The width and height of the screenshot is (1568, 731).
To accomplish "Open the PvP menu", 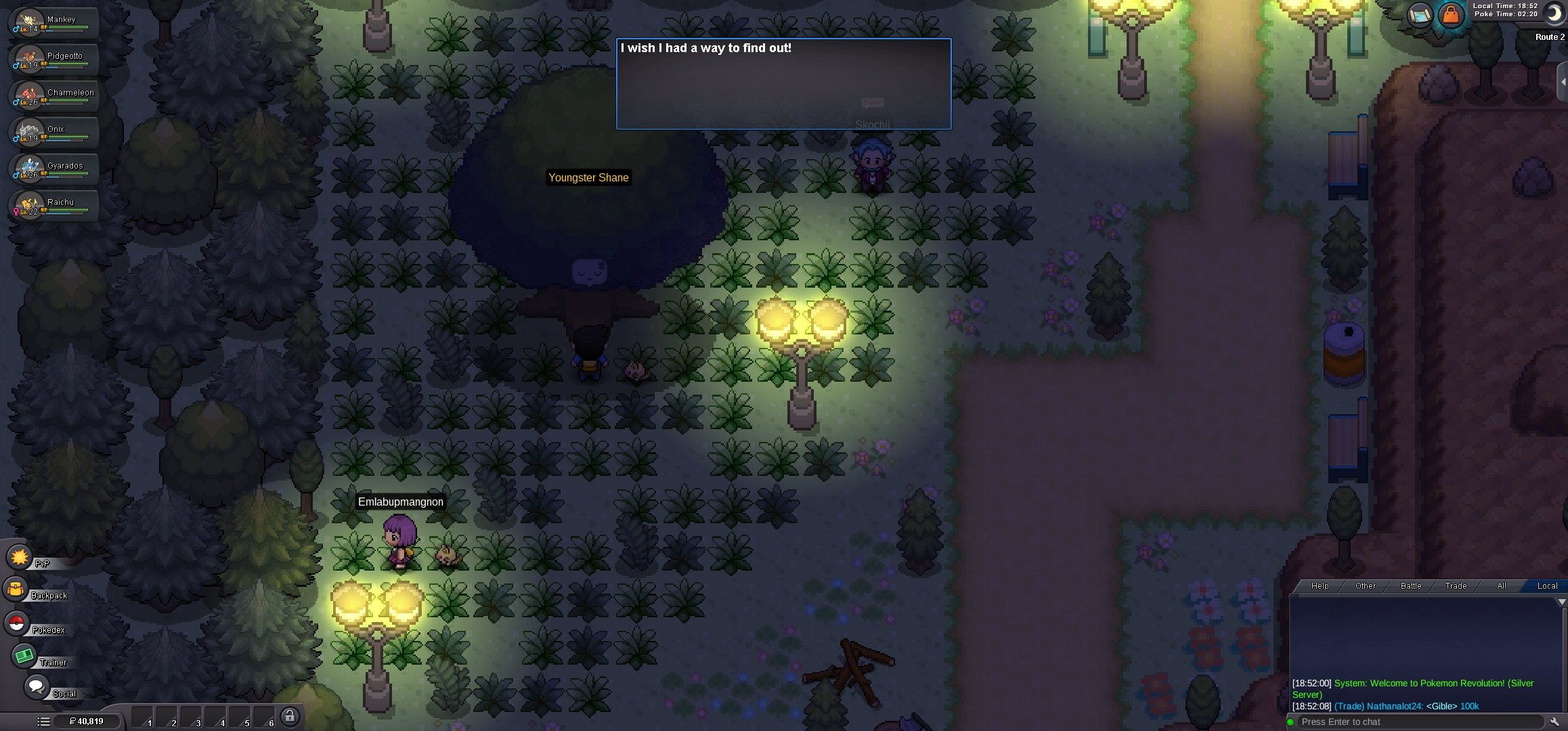I will [x=20, y=558].
